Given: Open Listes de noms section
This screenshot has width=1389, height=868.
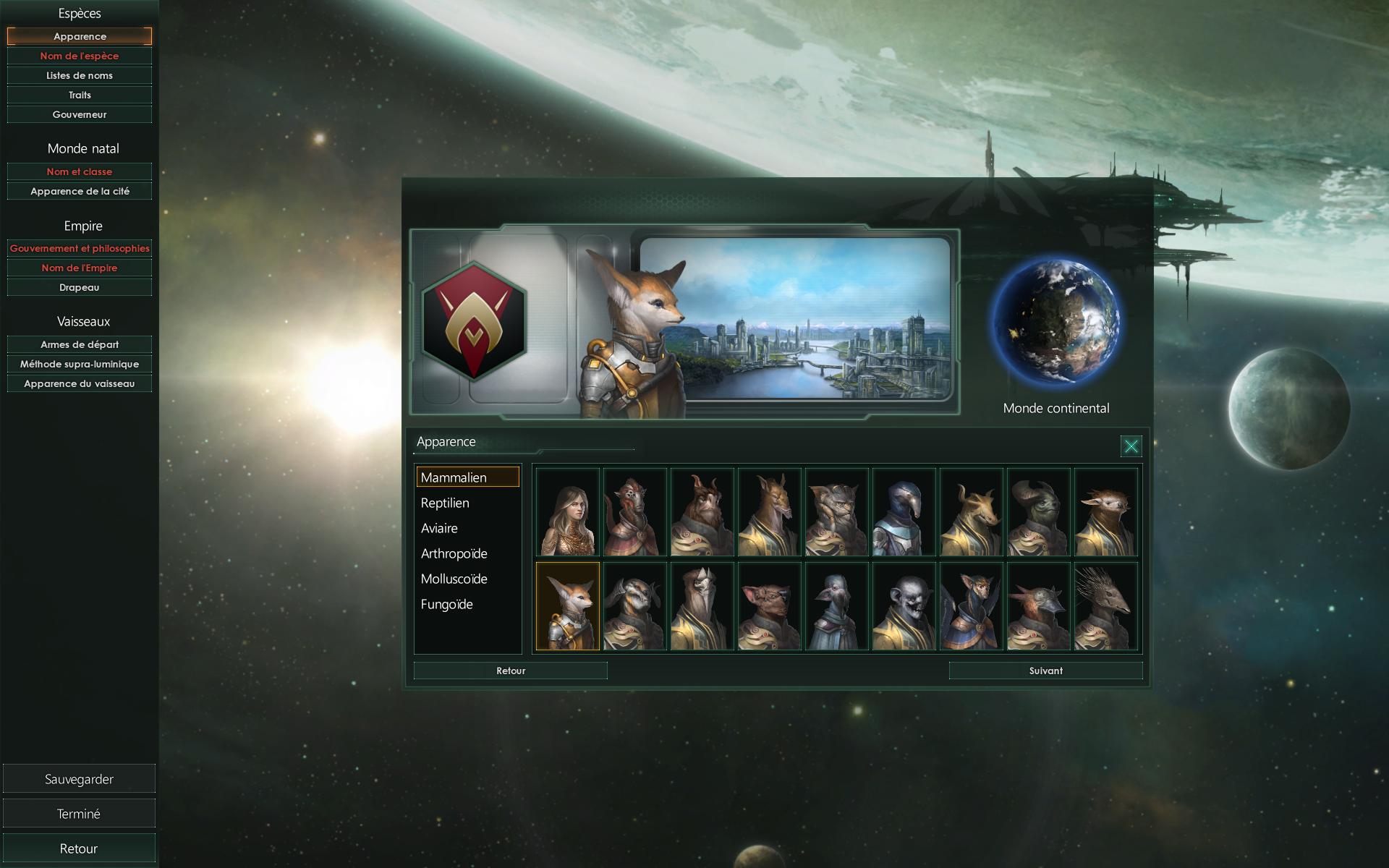Looking at the screenshot, I should (x=80, y=75).
